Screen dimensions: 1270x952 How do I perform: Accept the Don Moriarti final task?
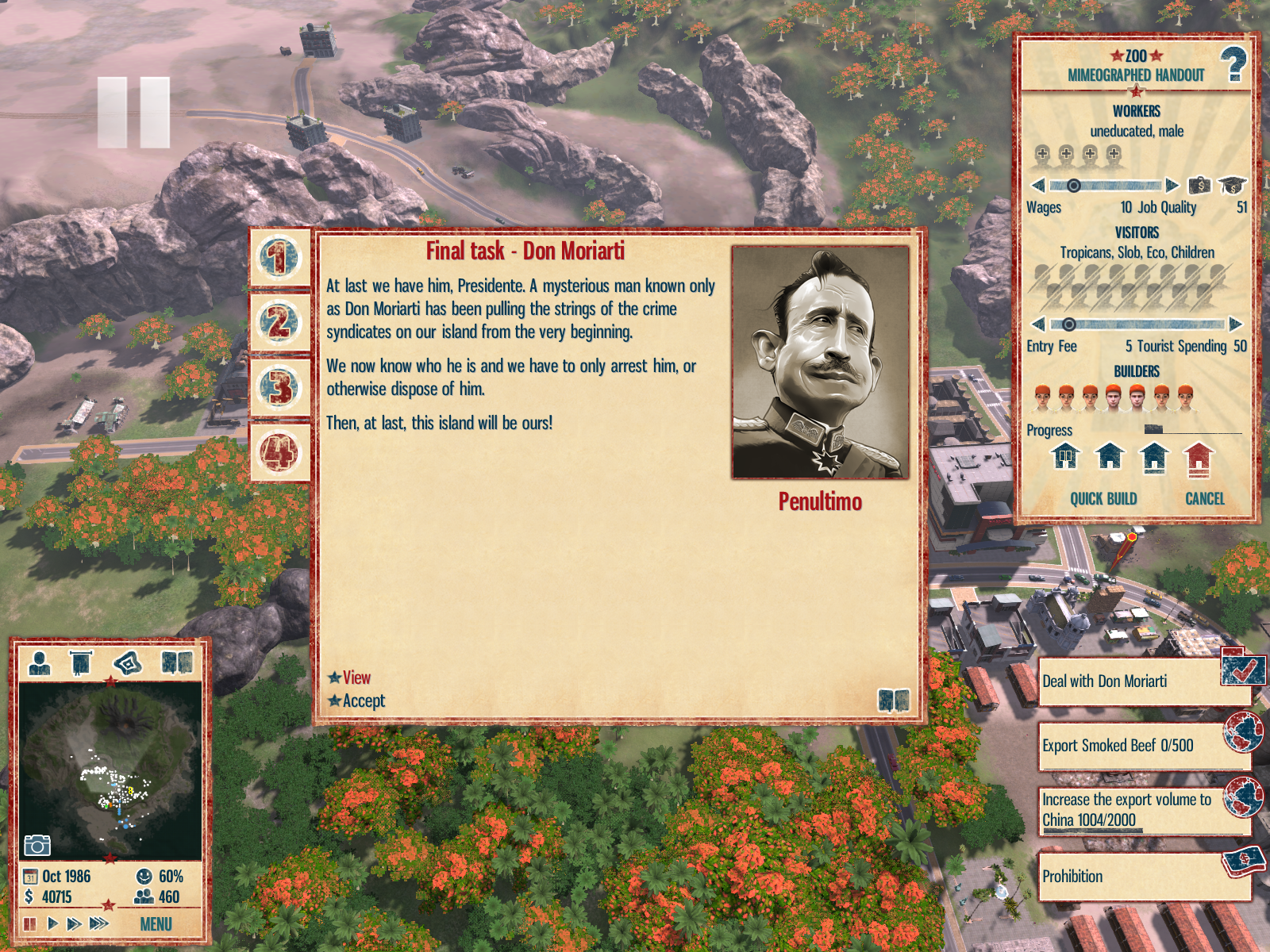click(x=363, y=701)
